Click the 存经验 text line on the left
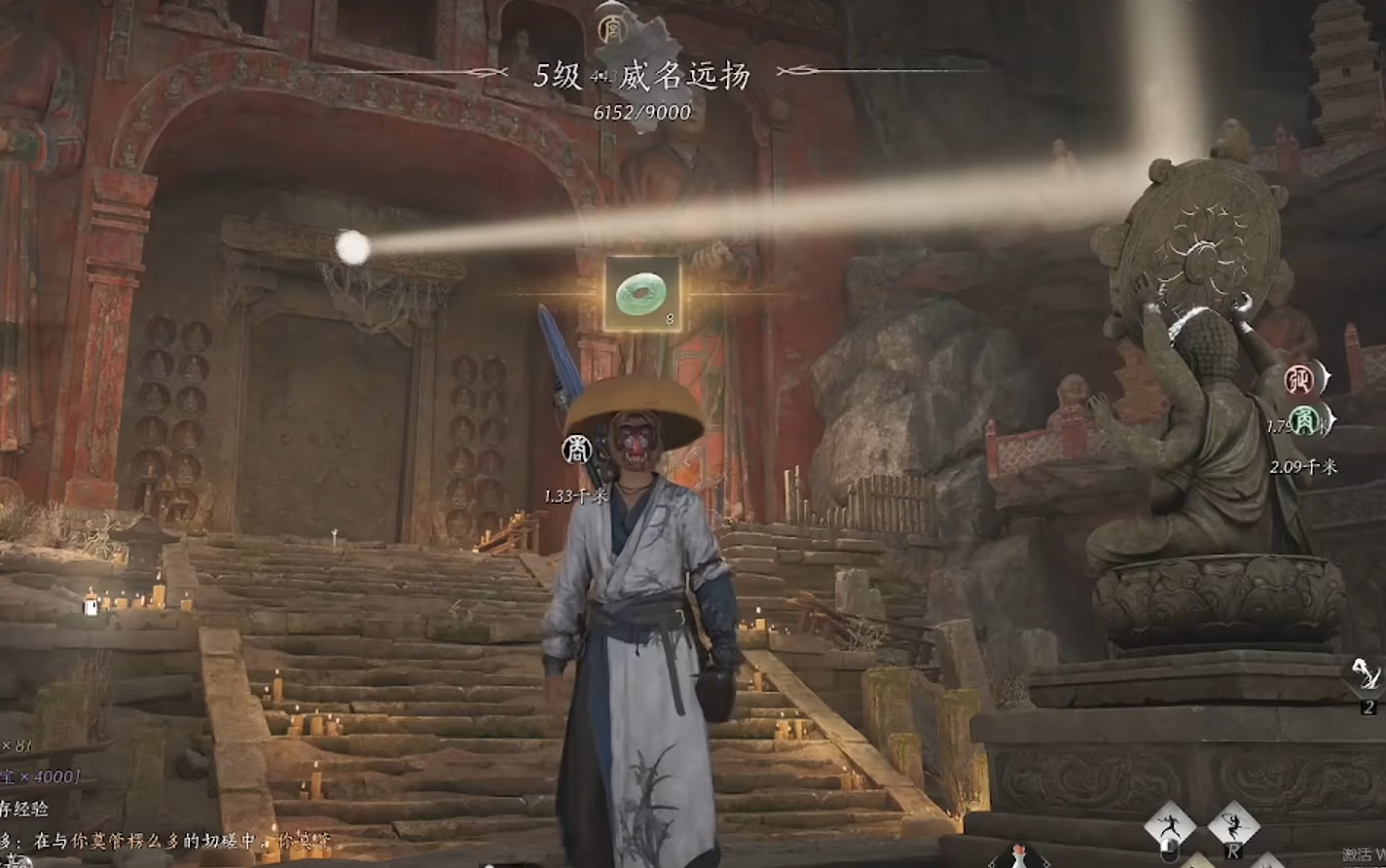The height and width of the screenshot is (868, 1386). (24, 807)
